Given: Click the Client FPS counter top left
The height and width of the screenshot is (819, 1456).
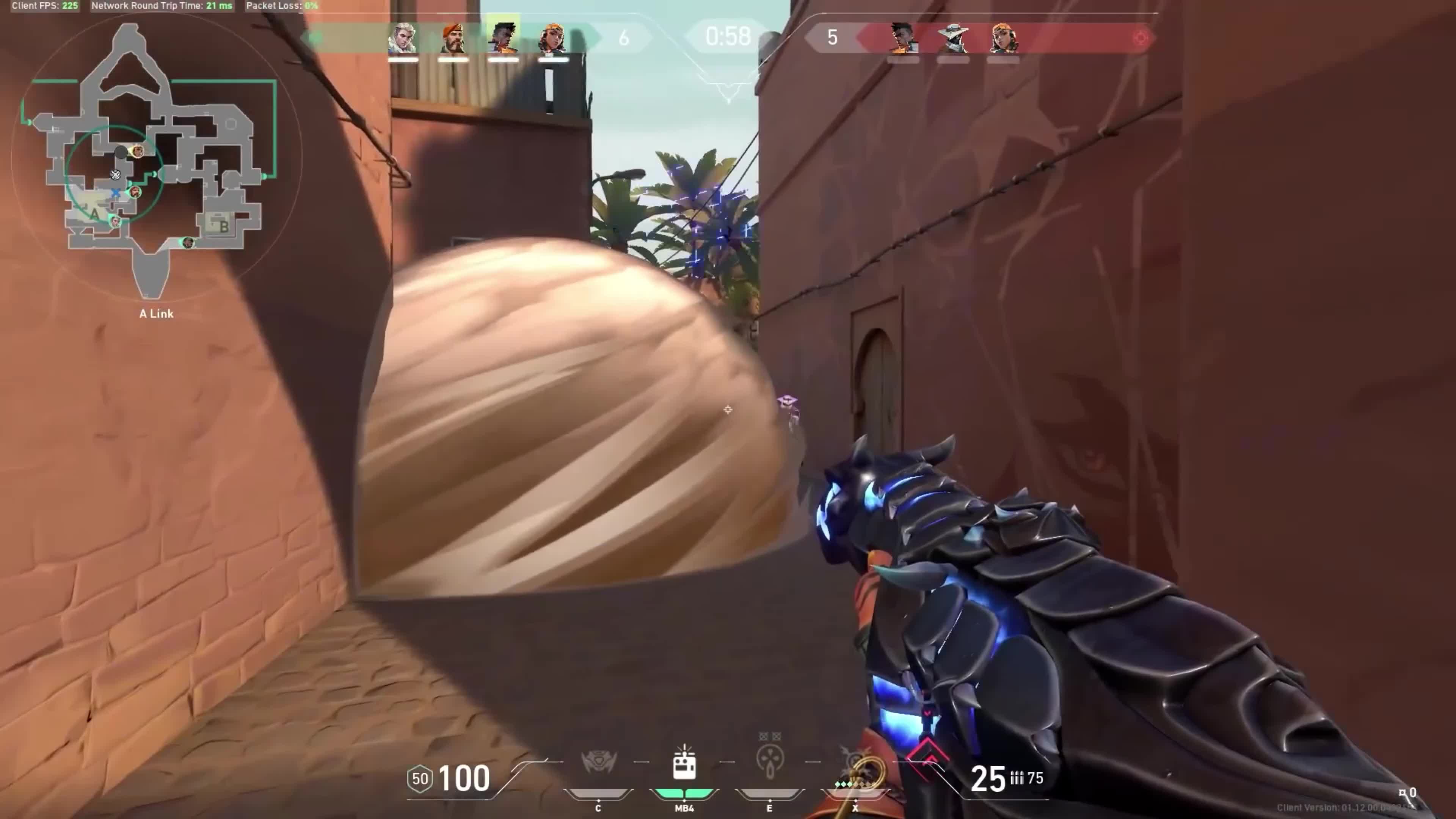Looking at the screenshot, I should (45, 6).
